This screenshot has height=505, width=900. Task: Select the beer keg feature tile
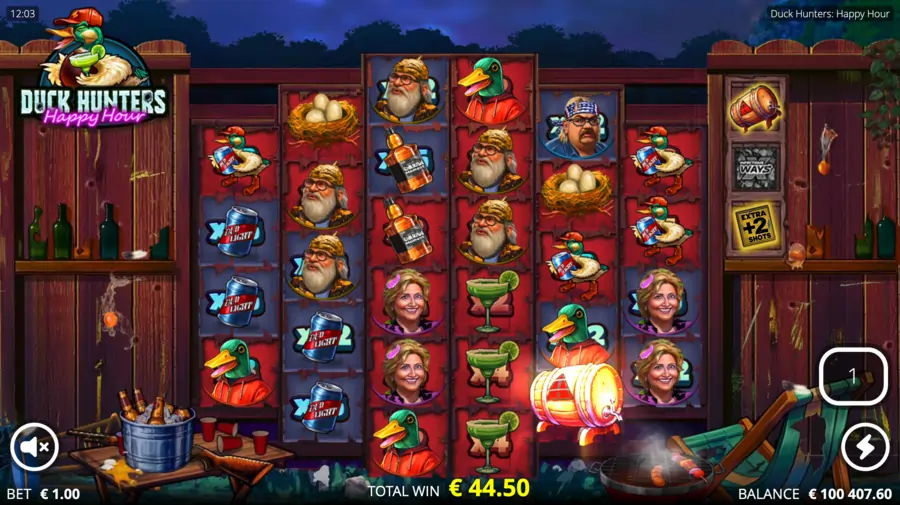756,106
